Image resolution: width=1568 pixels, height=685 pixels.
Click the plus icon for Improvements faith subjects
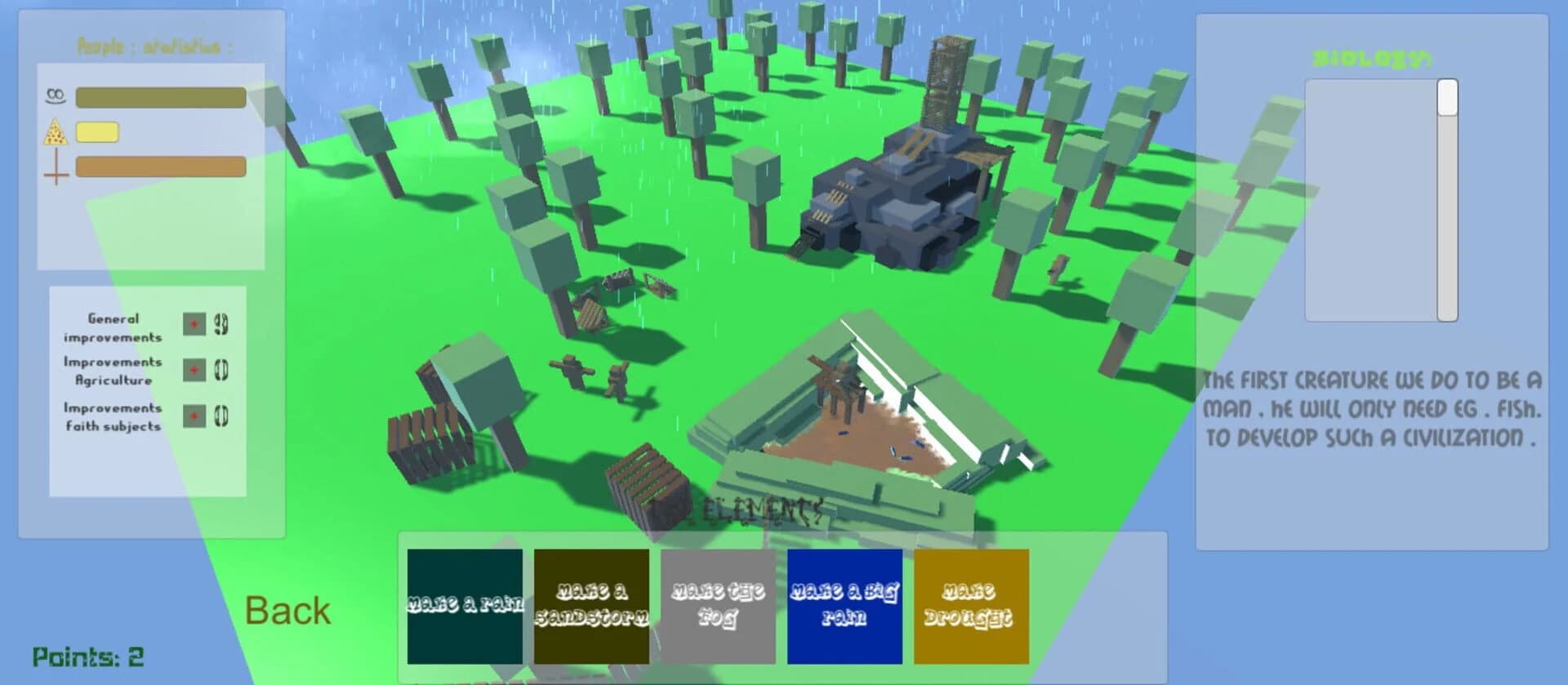click(x=196, y=416)
